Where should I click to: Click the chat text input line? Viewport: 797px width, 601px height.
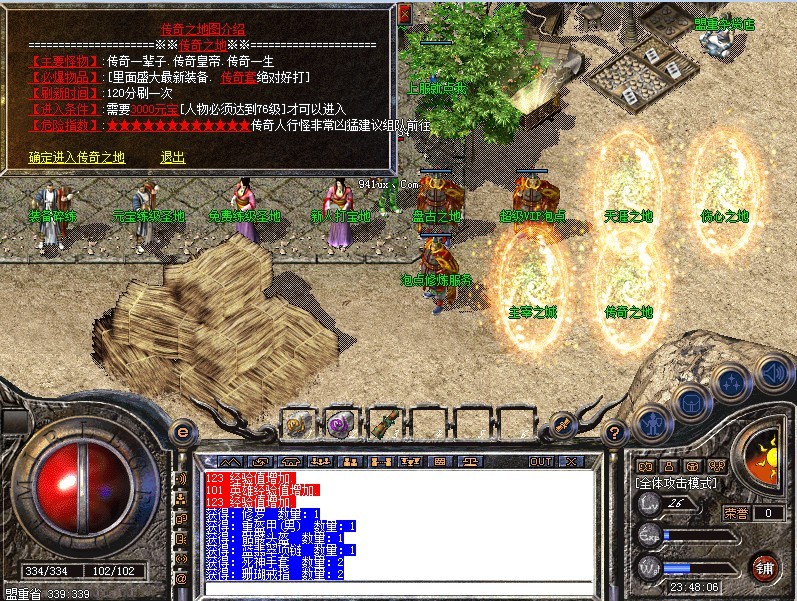(x=400, y=588)
